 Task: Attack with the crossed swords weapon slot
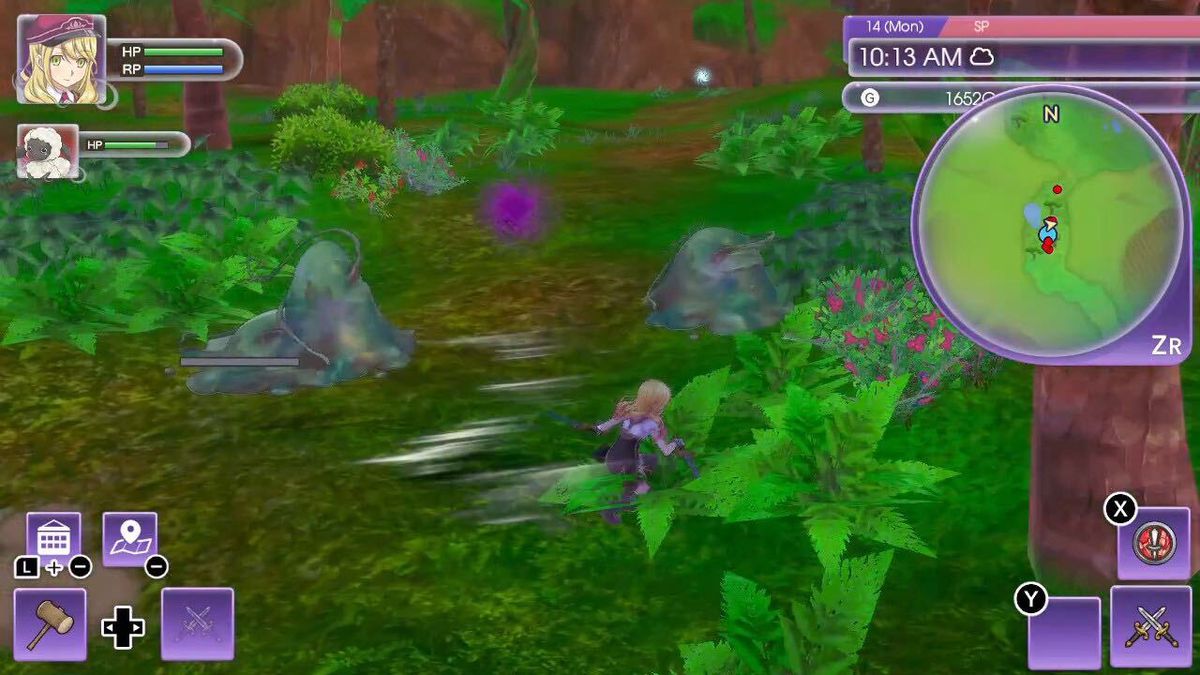(x=1150, y=627)
